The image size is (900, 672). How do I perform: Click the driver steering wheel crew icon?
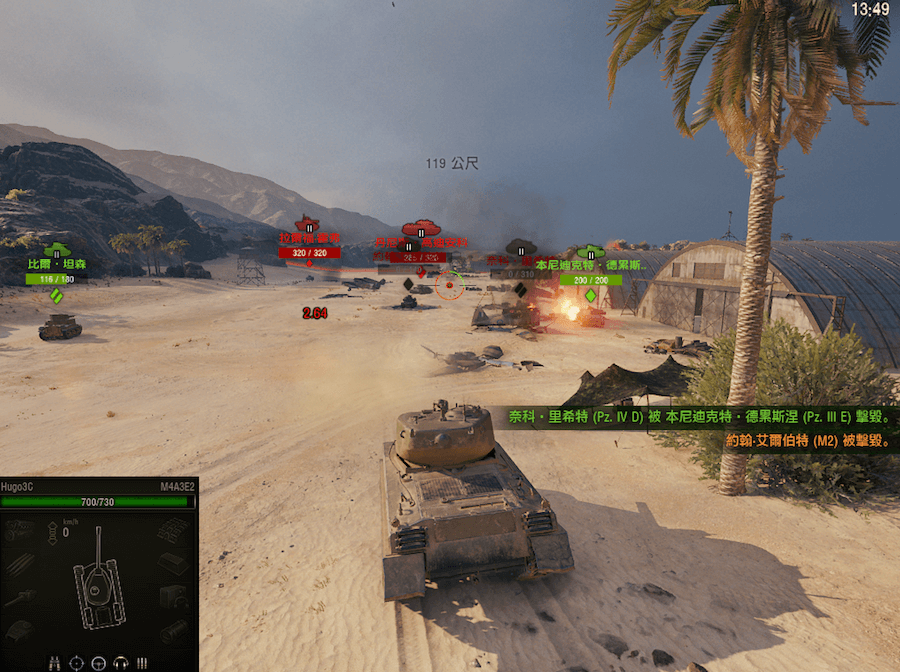pos(98,662)
